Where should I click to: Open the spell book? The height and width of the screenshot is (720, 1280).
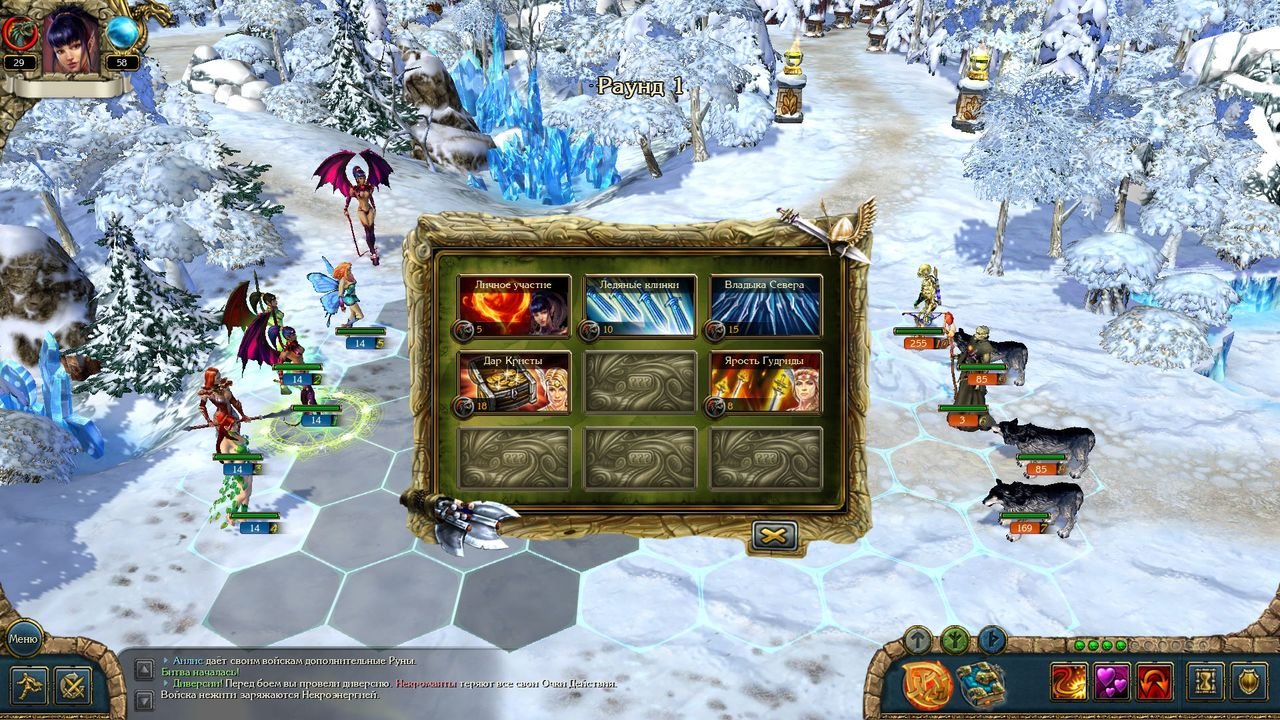980,685
